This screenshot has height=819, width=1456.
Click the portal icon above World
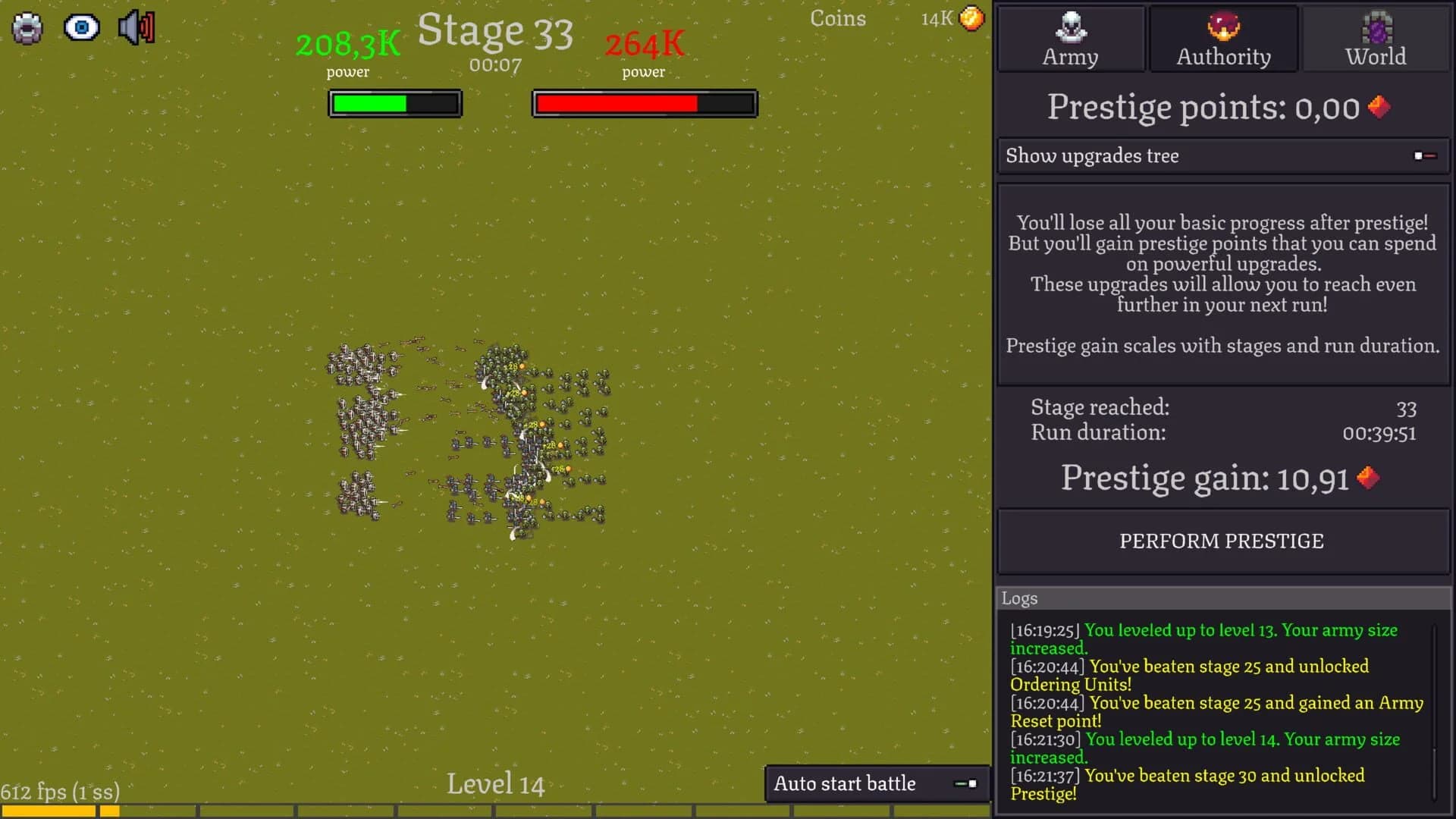(1375, 25)
